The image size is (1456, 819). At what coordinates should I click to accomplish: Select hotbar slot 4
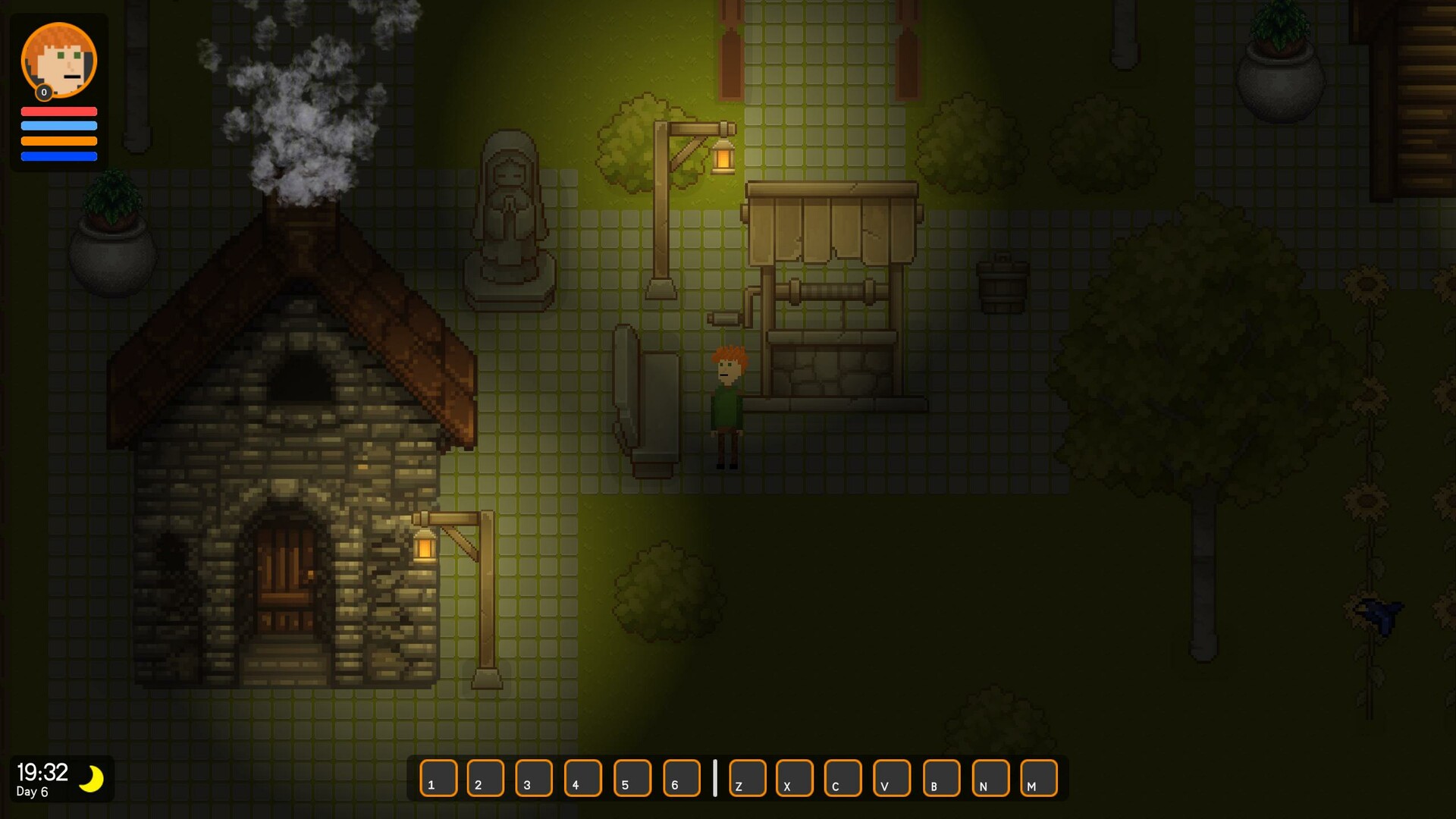(x=584, y=779)
